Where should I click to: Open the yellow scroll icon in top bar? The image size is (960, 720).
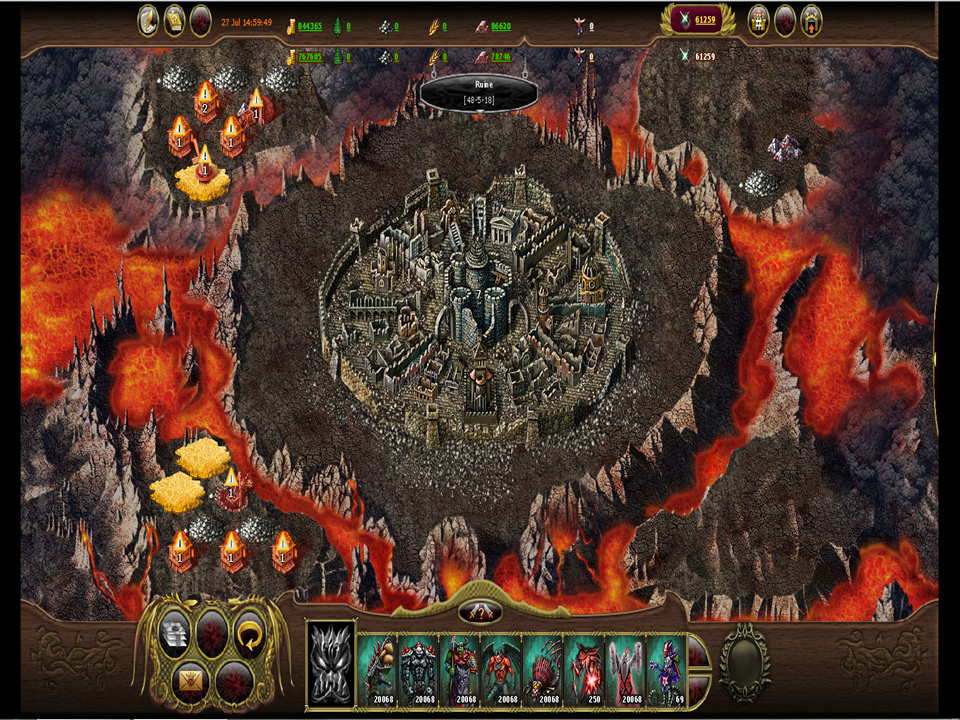[x=175, y=20]
